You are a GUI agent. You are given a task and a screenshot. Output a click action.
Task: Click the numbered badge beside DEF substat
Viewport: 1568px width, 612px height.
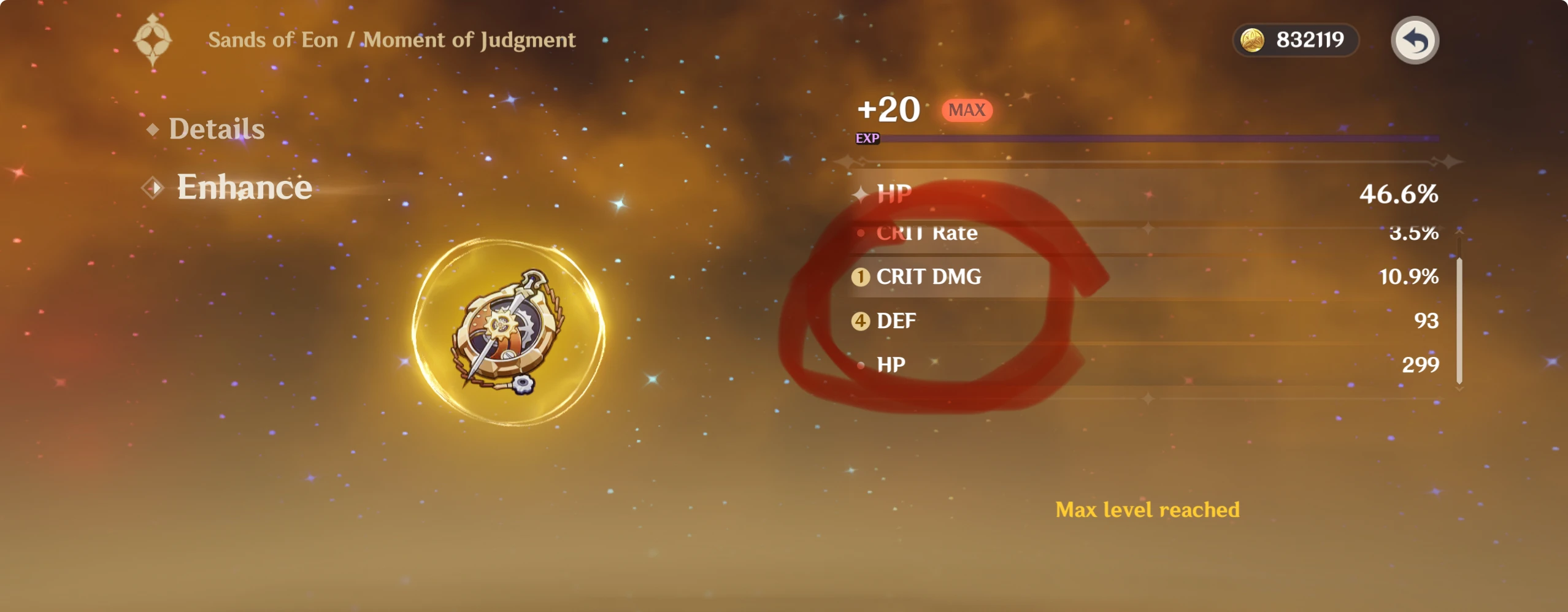coord(862,321)
